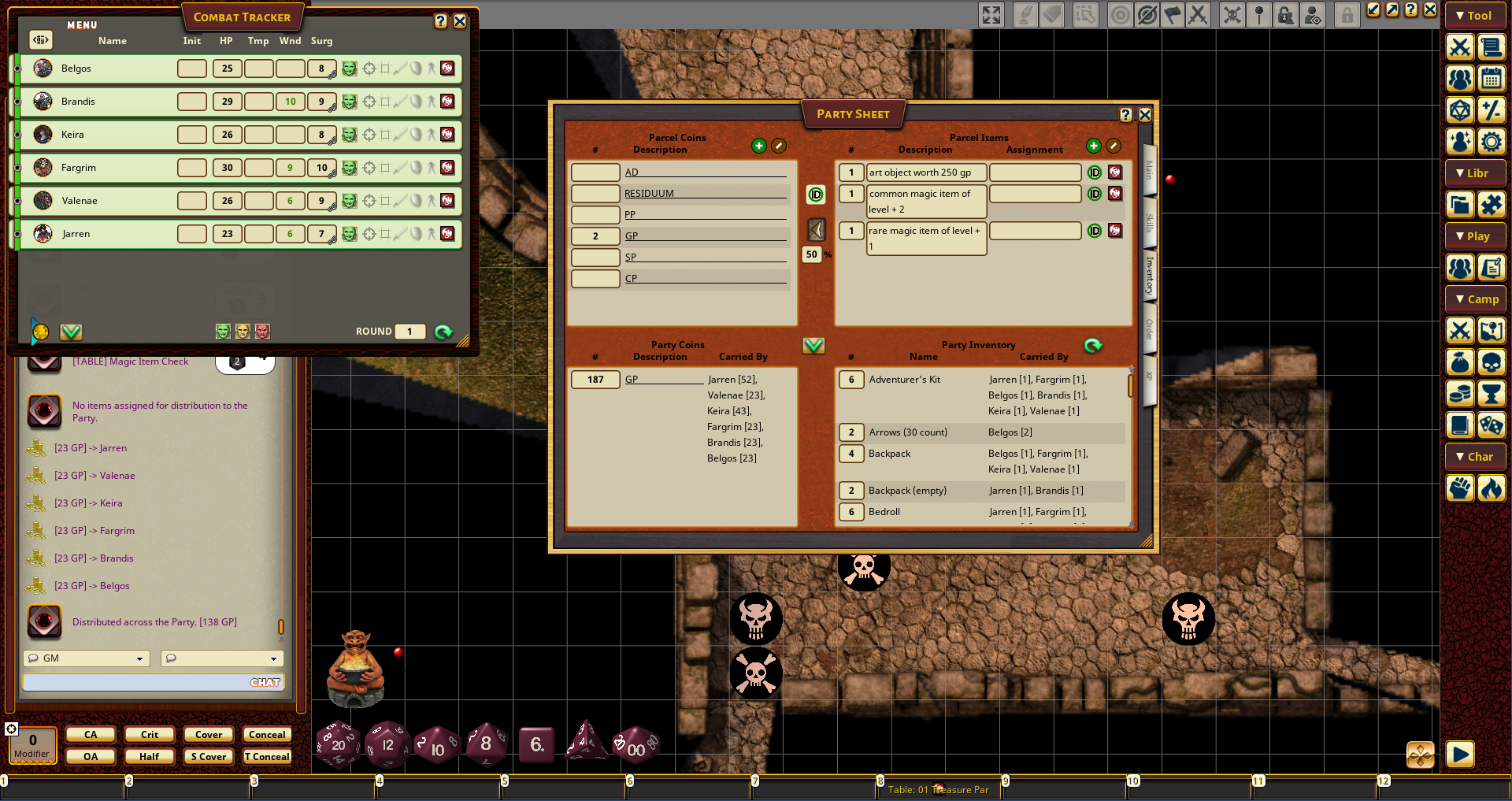Add a new parcel coin entry

pyautogui.click(x=758, y=146)
